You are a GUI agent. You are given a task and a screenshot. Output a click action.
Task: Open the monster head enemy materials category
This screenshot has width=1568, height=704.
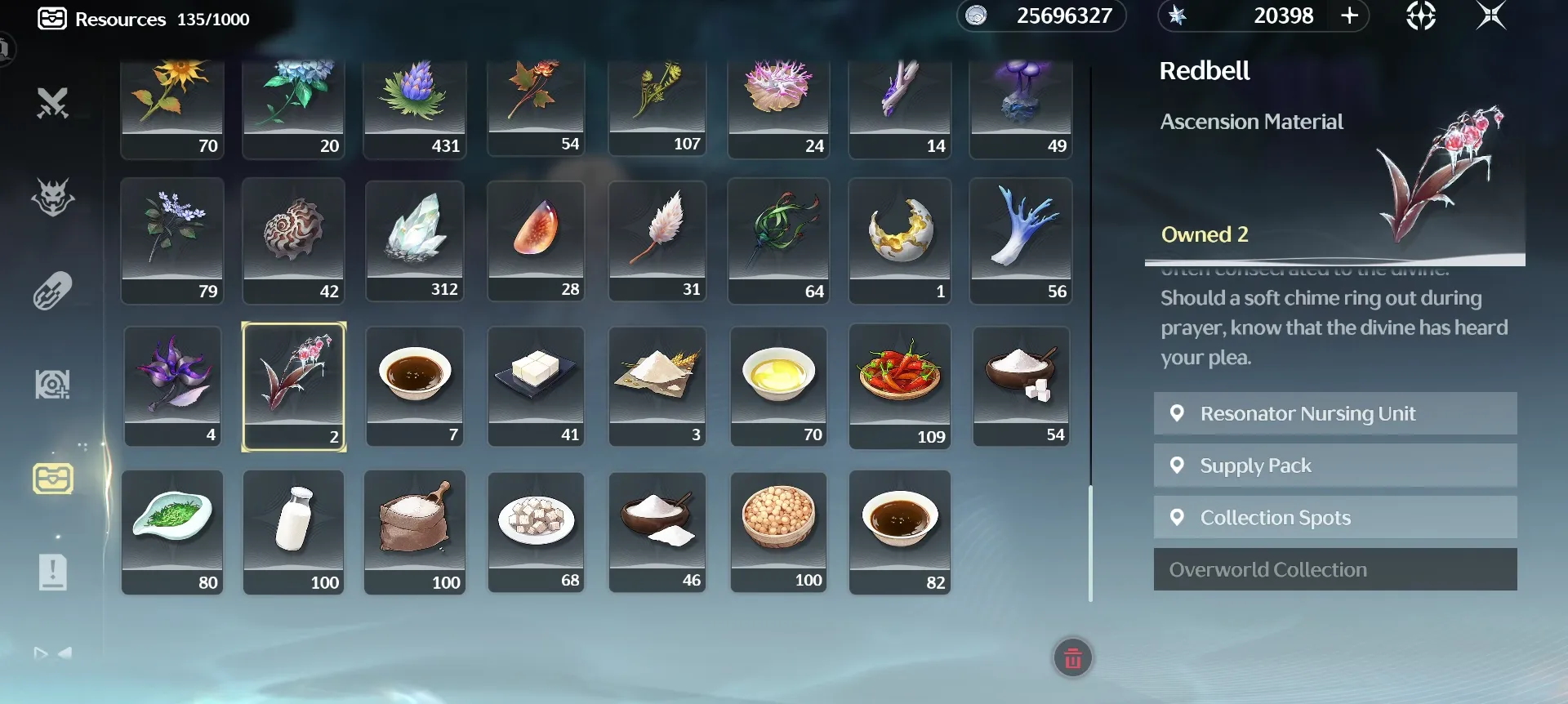tap(51, 198)
